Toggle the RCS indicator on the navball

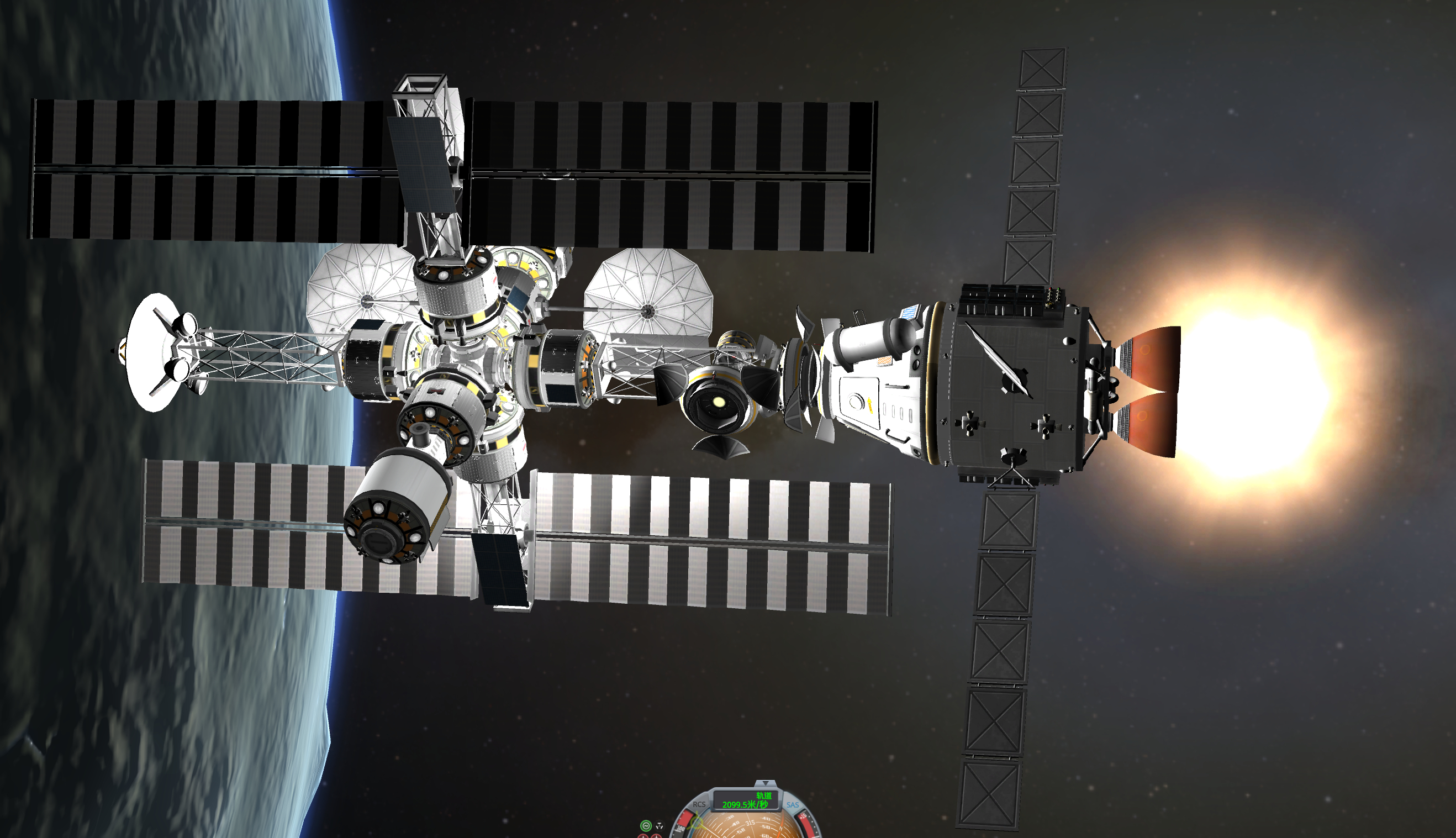[x=699, y=804]
